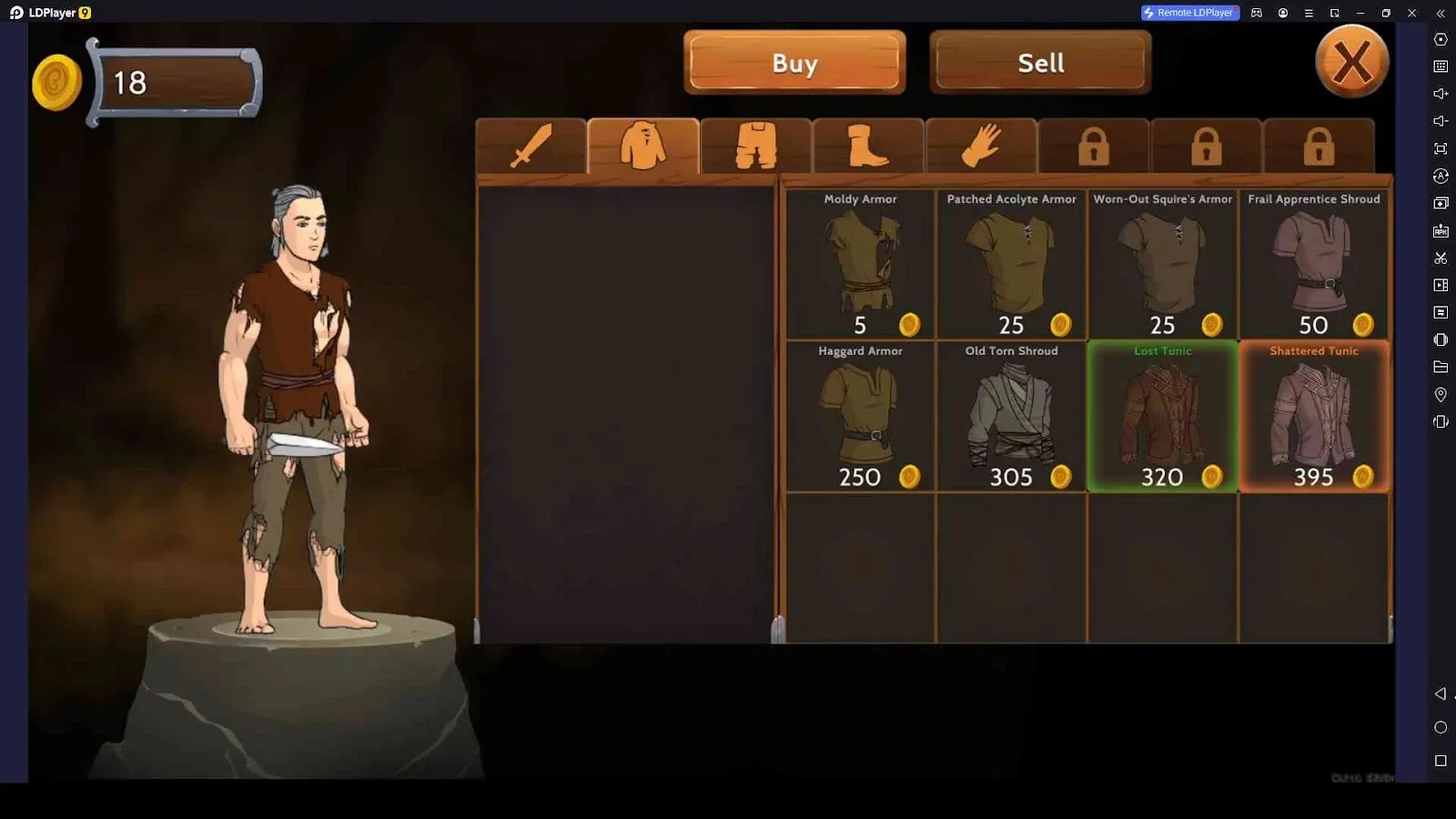Image resolution: width=1456 pixels, height=819 pixels.
Task: Click the Buy button
Action: (x=794, y=62)
